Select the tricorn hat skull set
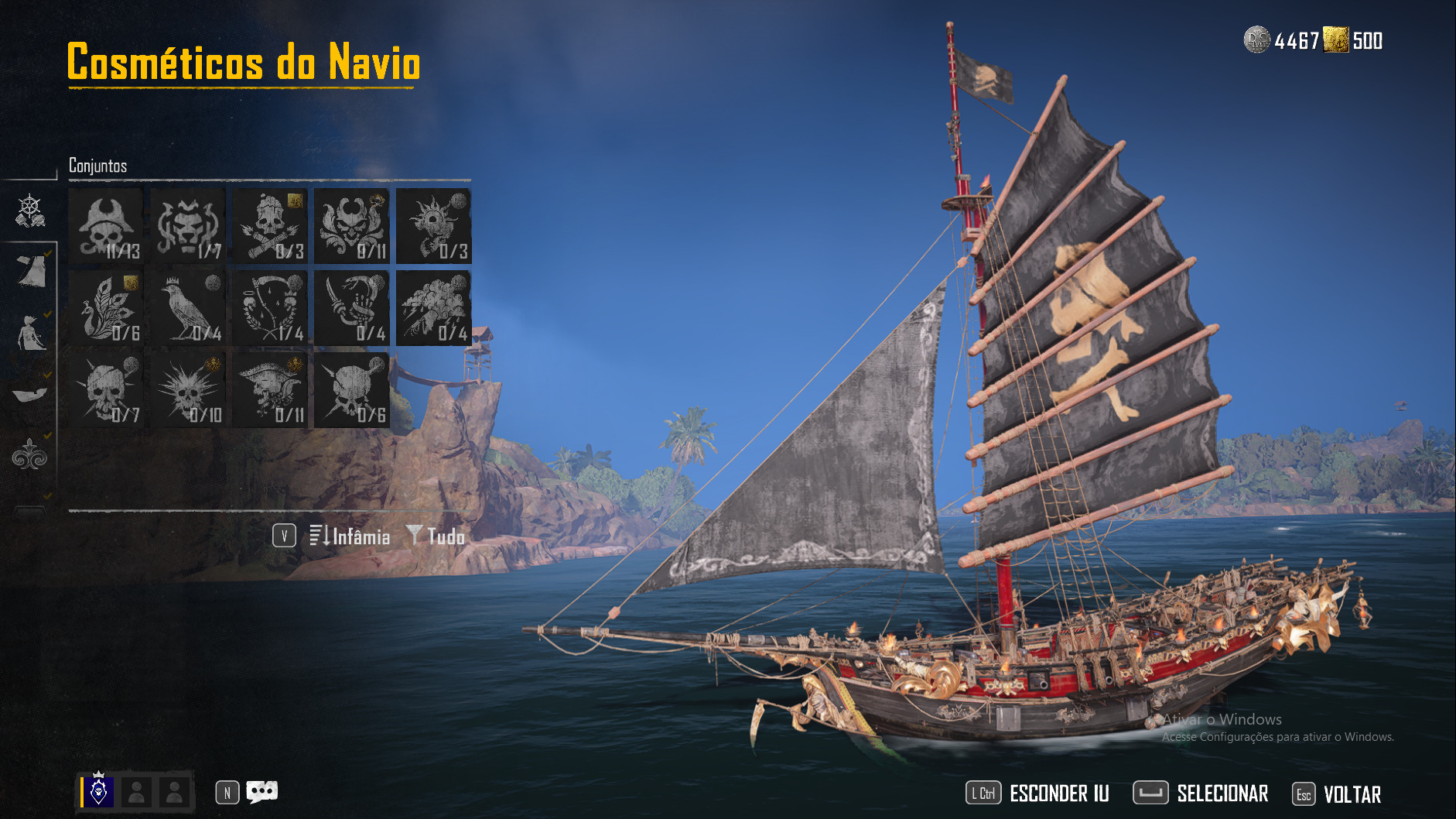This screenshot has height=819, width=1456. click(270, 390)
